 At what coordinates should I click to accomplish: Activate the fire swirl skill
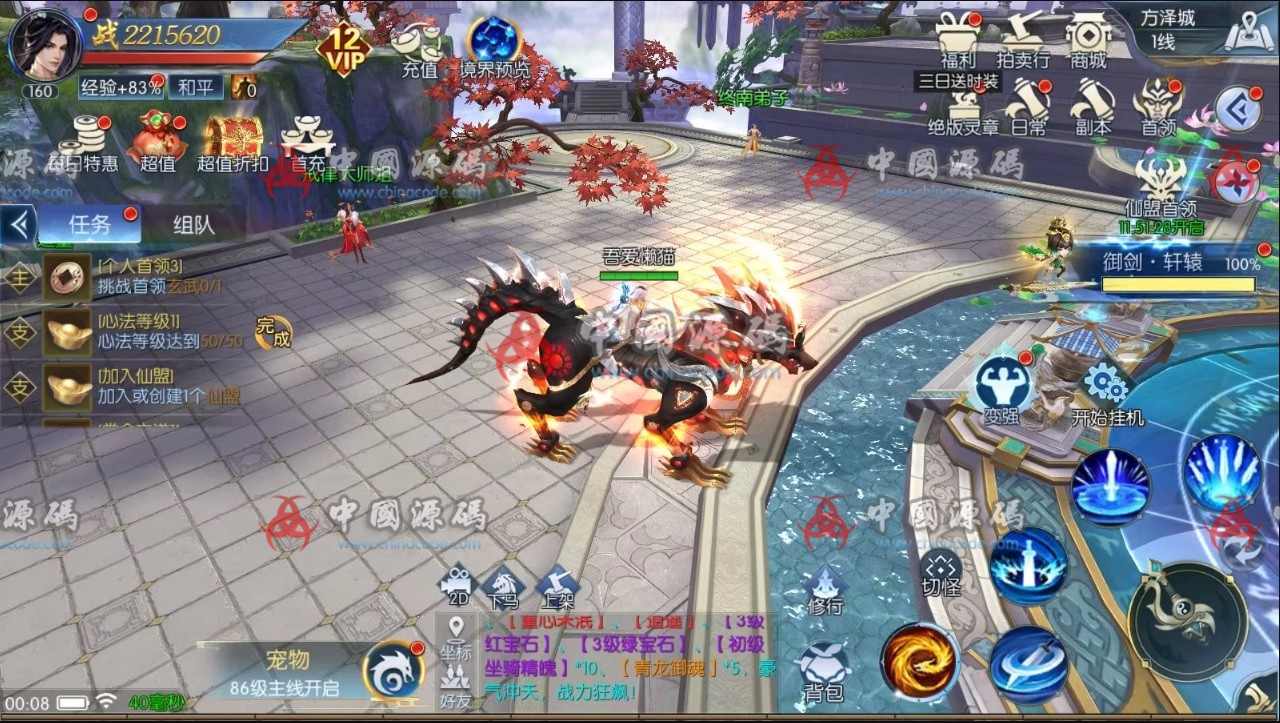click(x=919, y=660)
